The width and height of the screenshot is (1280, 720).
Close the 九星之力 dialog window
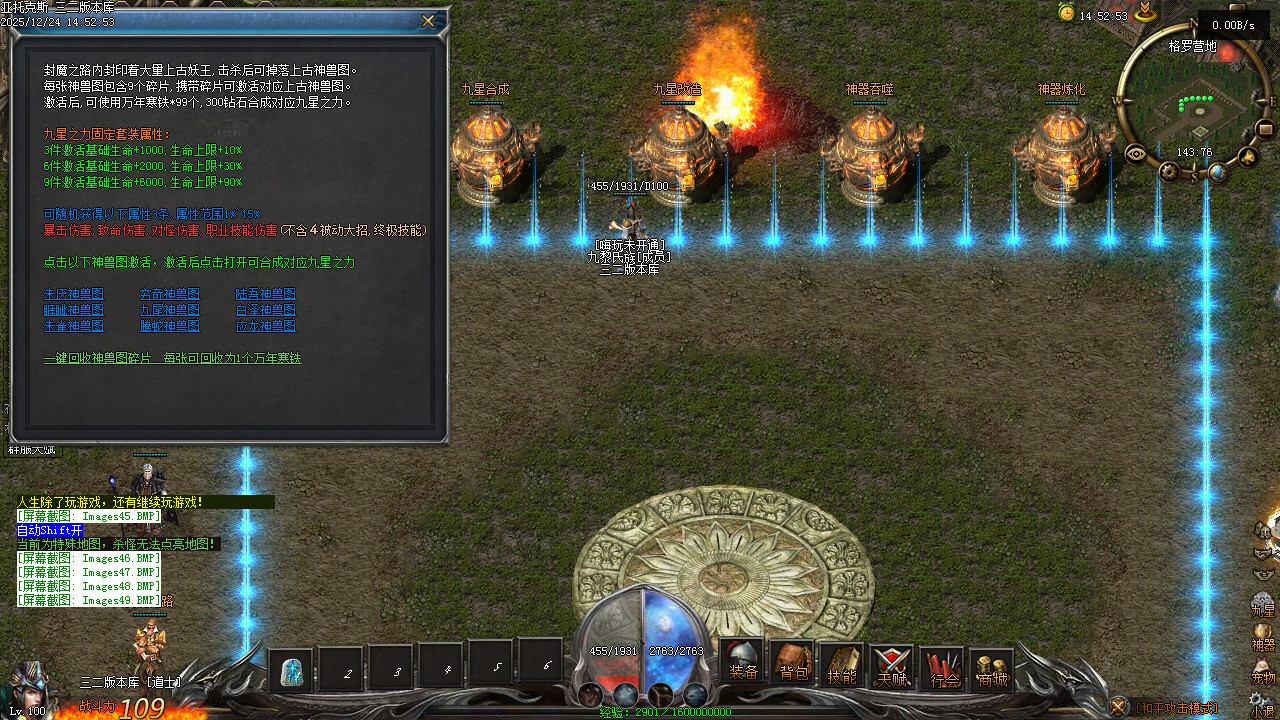[x=428, y=21]
